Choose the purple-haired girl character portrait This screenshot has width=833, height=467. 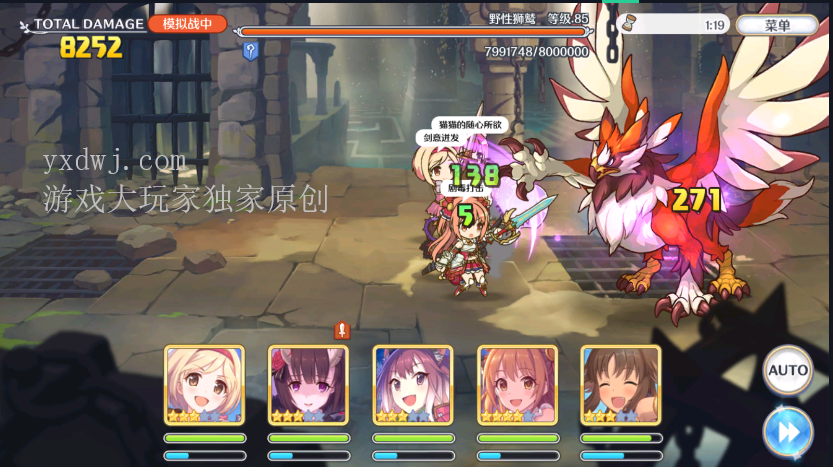point(412,385)
